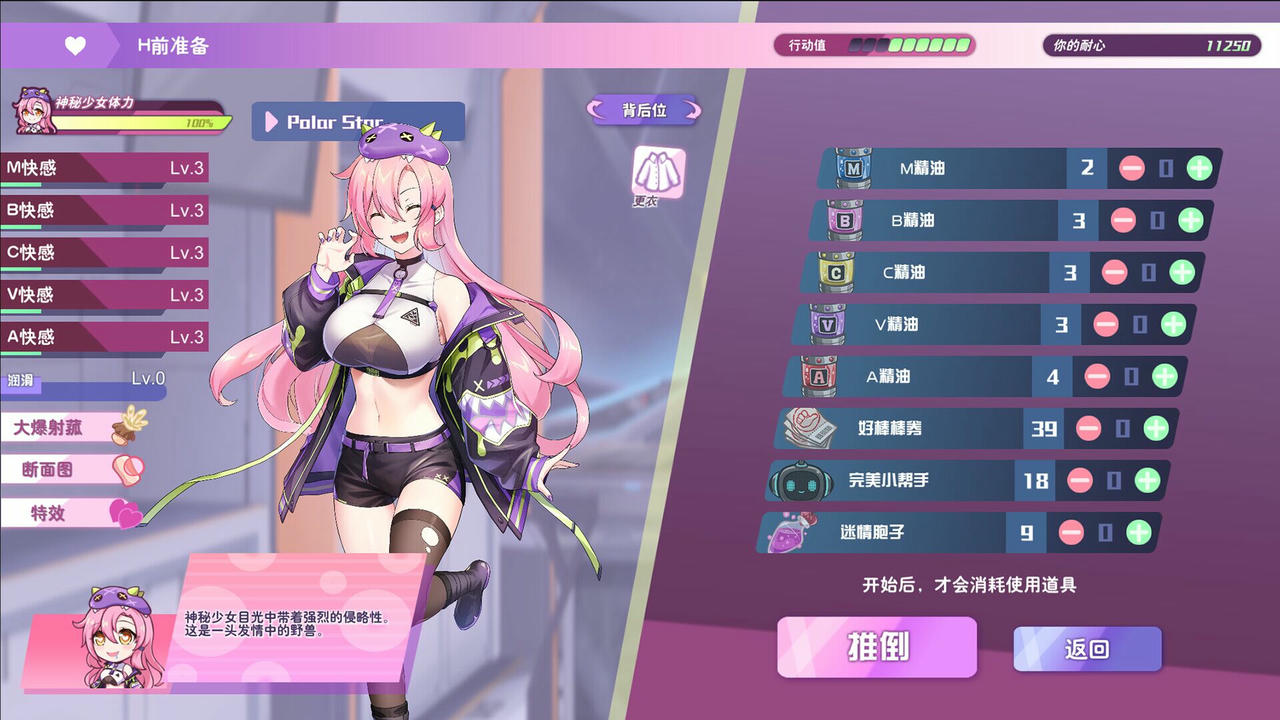Click the left arrow of 背后位 selector

[x=596, y=111]
